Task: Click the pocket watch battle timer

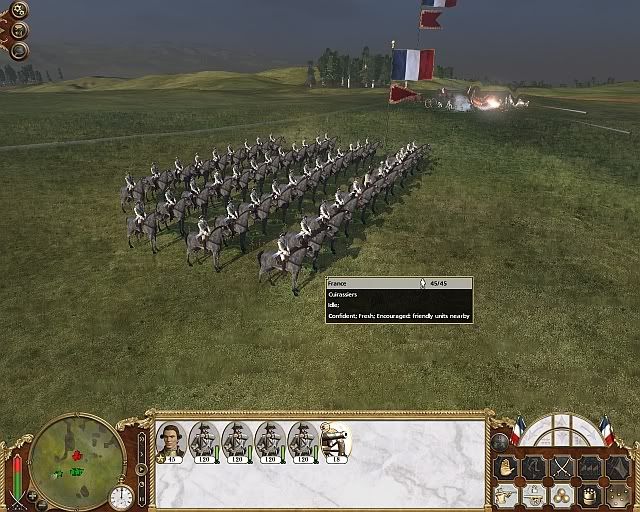Action: 121,496
